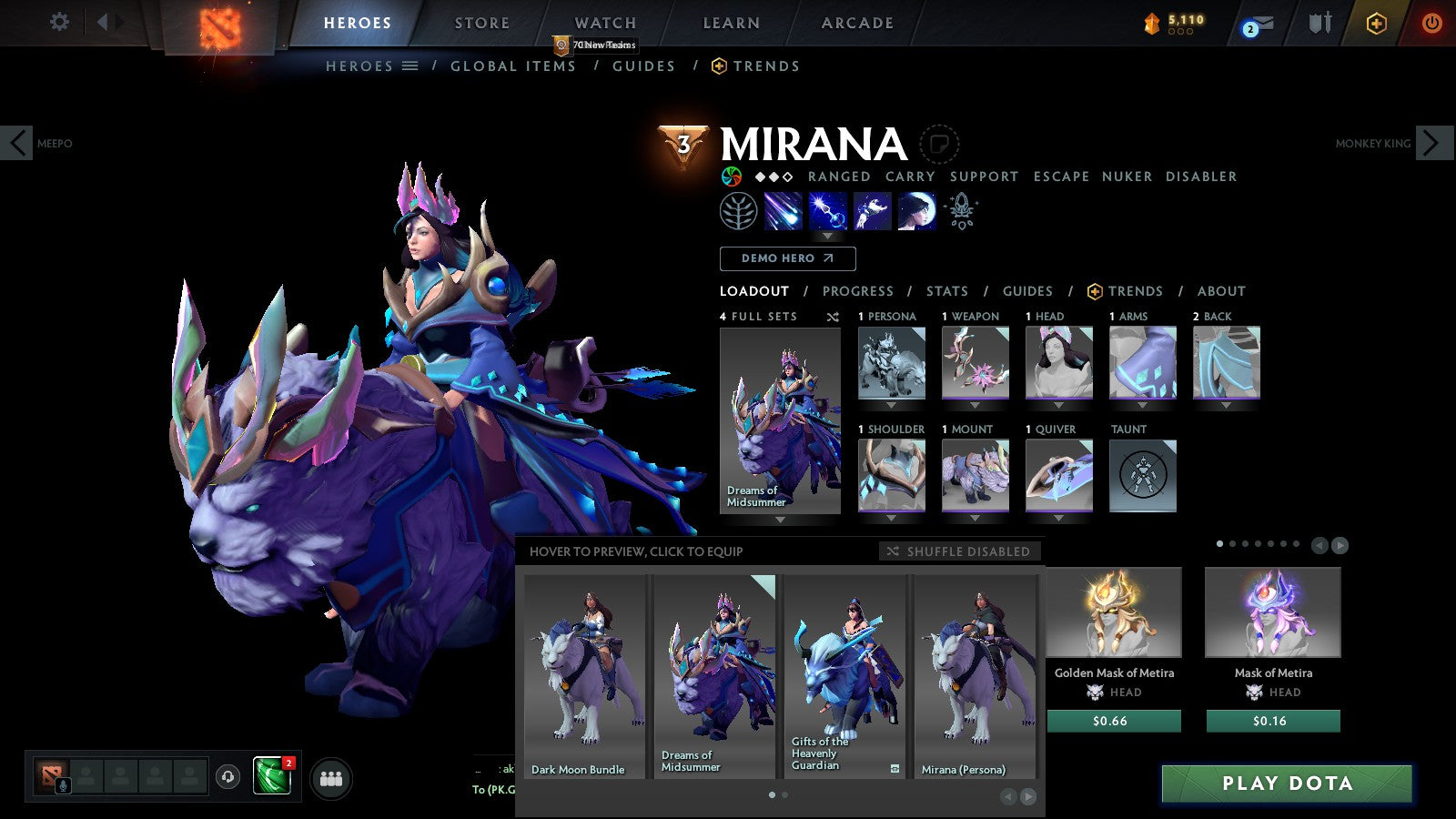Image resolution: width=1456 pixels, height=819 pixels.
Task: Switch to hero Stats view
Action: click(947, 291)
